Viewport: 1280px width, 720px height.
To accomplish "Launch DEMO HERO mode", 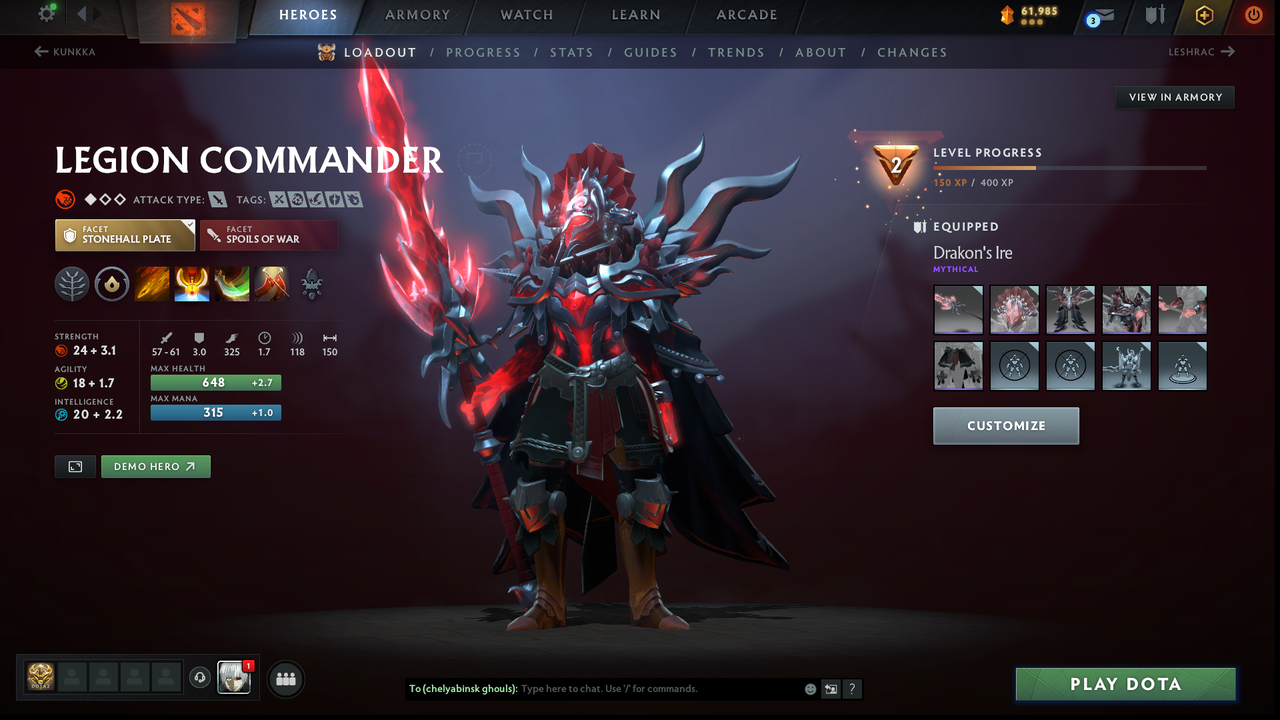I will [155, 466].
